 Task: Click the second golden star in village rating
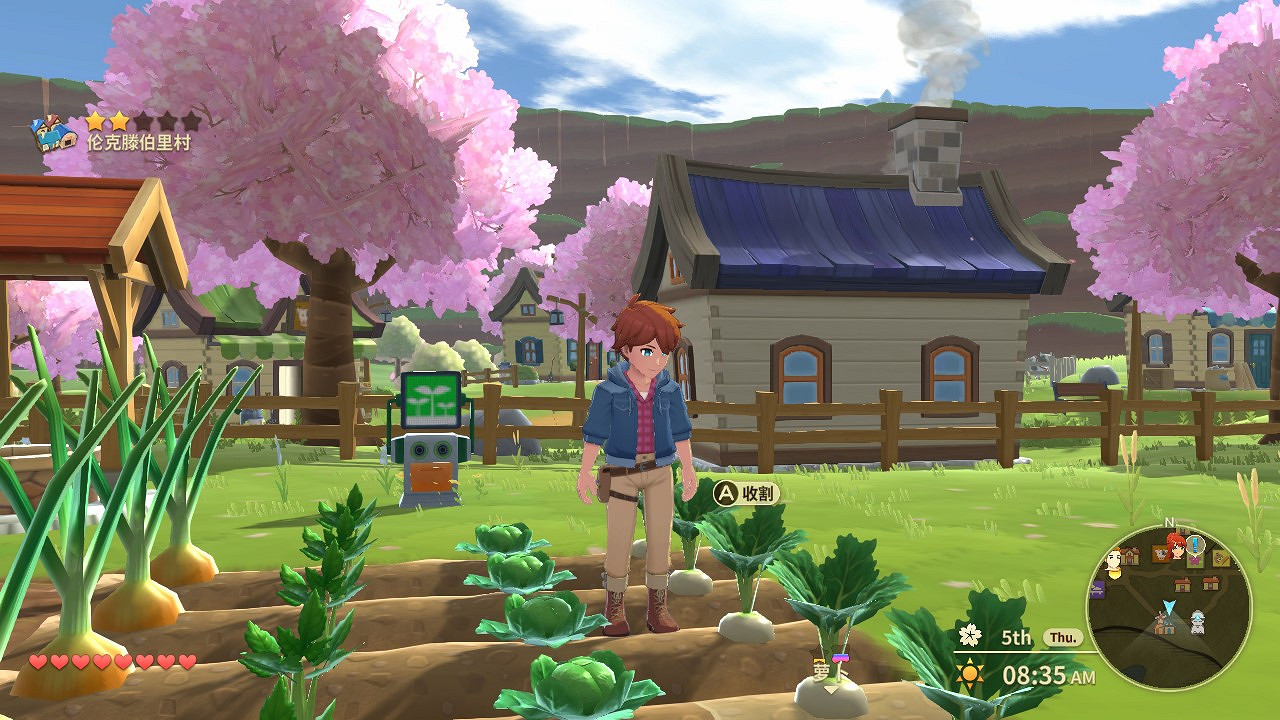coord(120,121)
